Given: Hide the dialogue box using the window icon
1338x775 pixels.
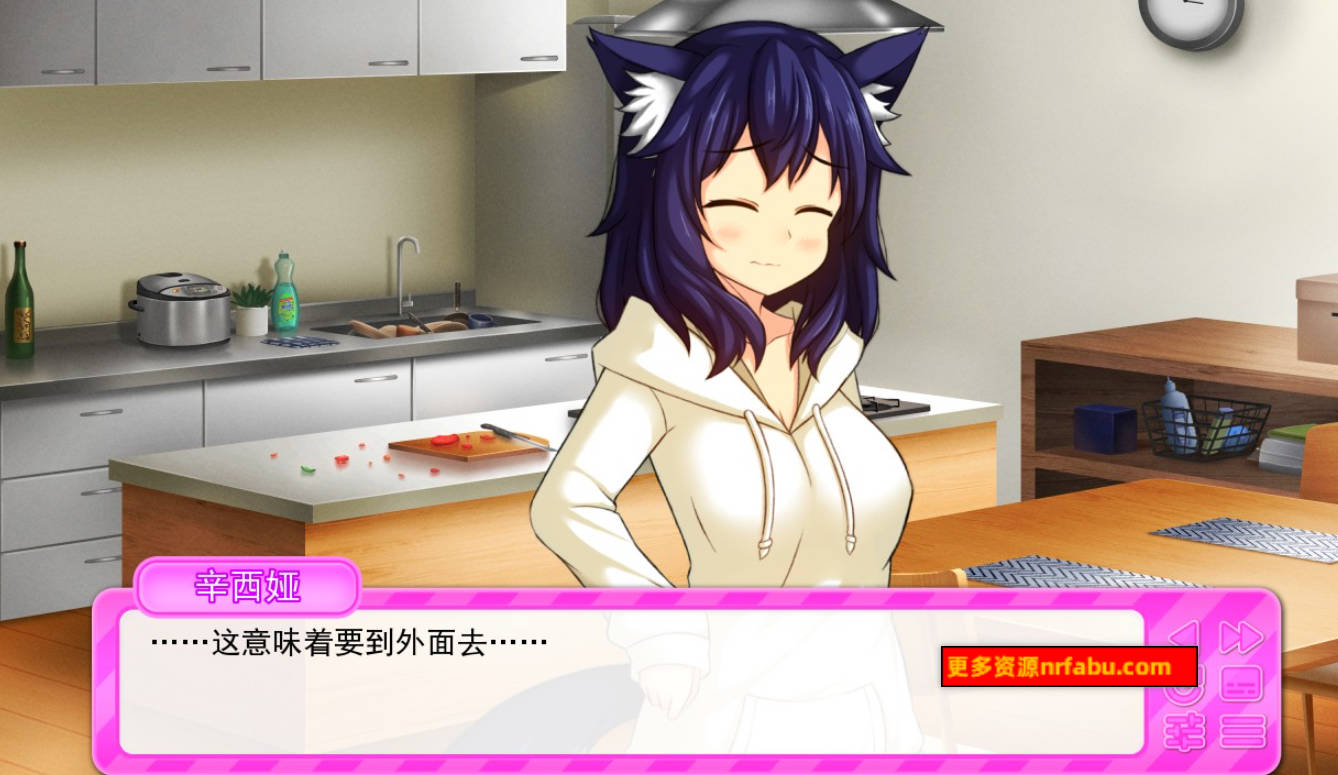Looking at the screenshot, I should tap(1242, 683).
